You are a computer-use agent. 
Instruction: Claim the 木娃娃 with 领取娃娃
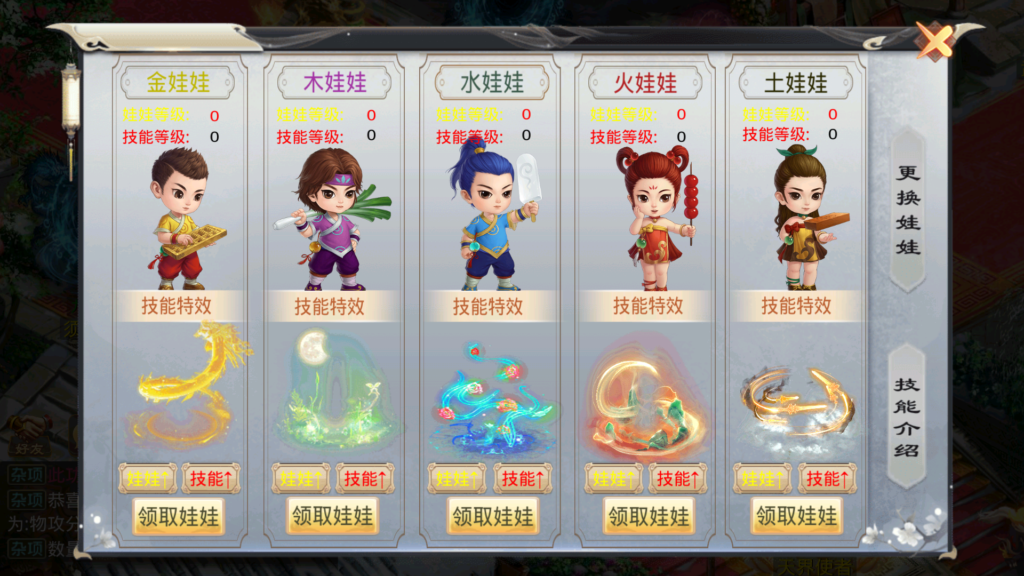tap(333, 516)
